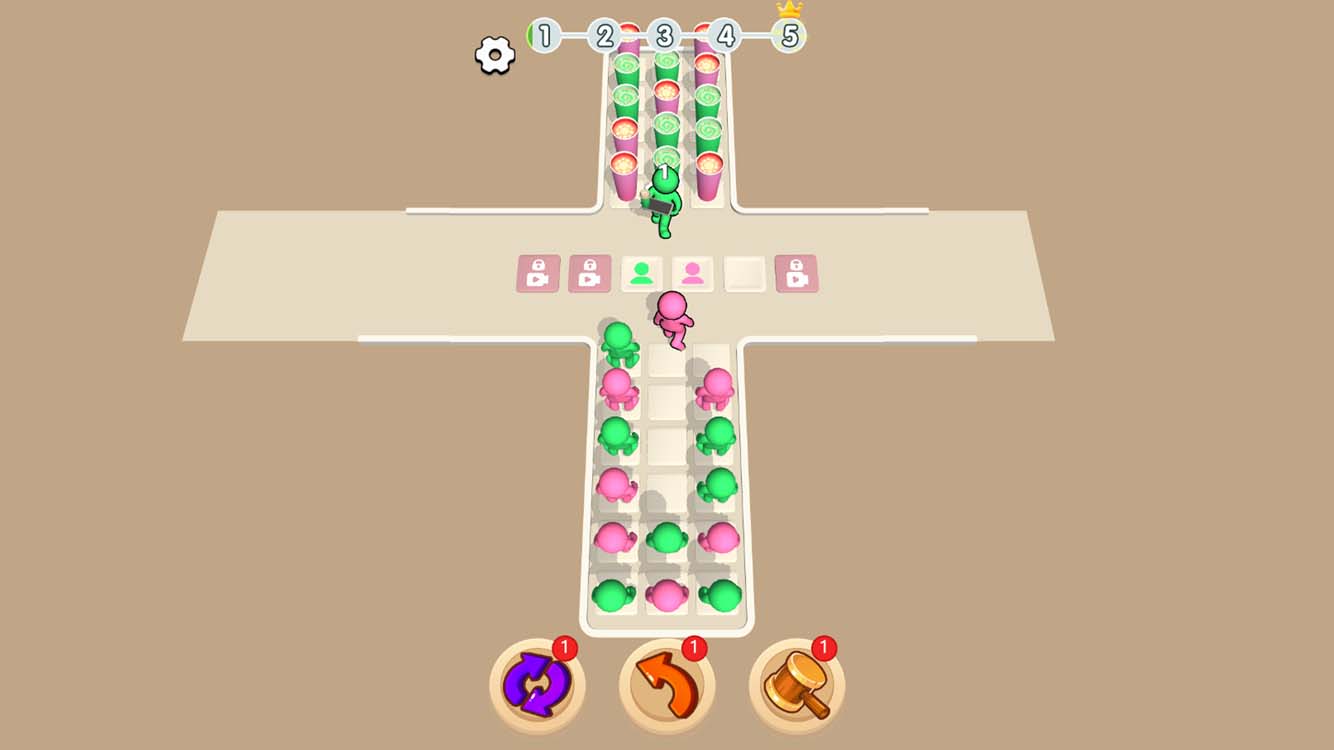1334x750 pixels.
Task: Tap the green person slot icon
Action: pyautogui.click(x=643, y=271)
